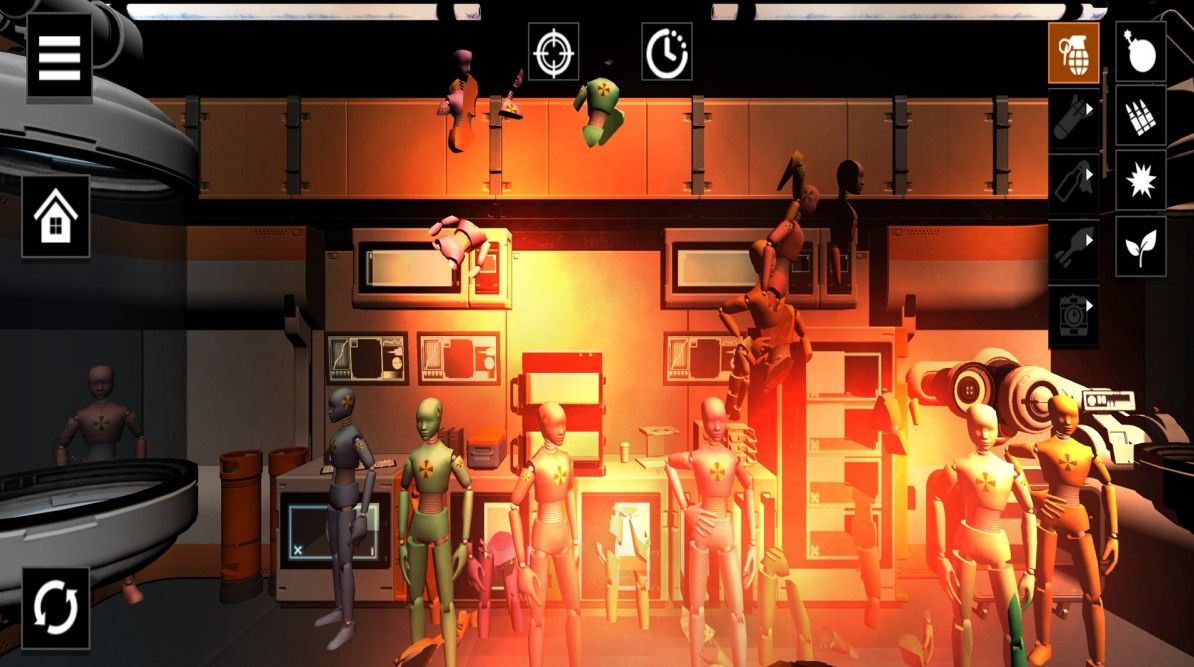Viewport: 1194px width, 667px height.
Task: Go to the home screen
Action: coord(56,217)
